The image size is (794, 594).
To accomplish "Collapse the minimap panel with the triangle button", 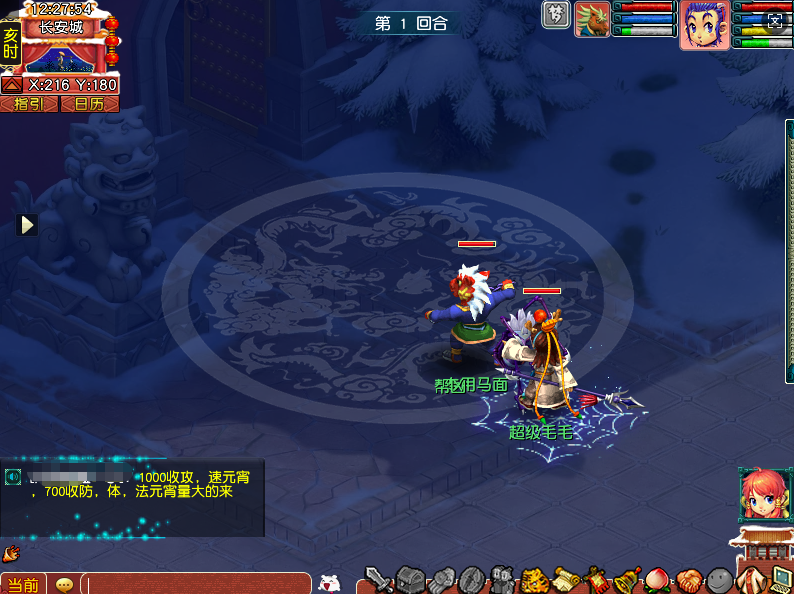I will (x=12, y=85).
